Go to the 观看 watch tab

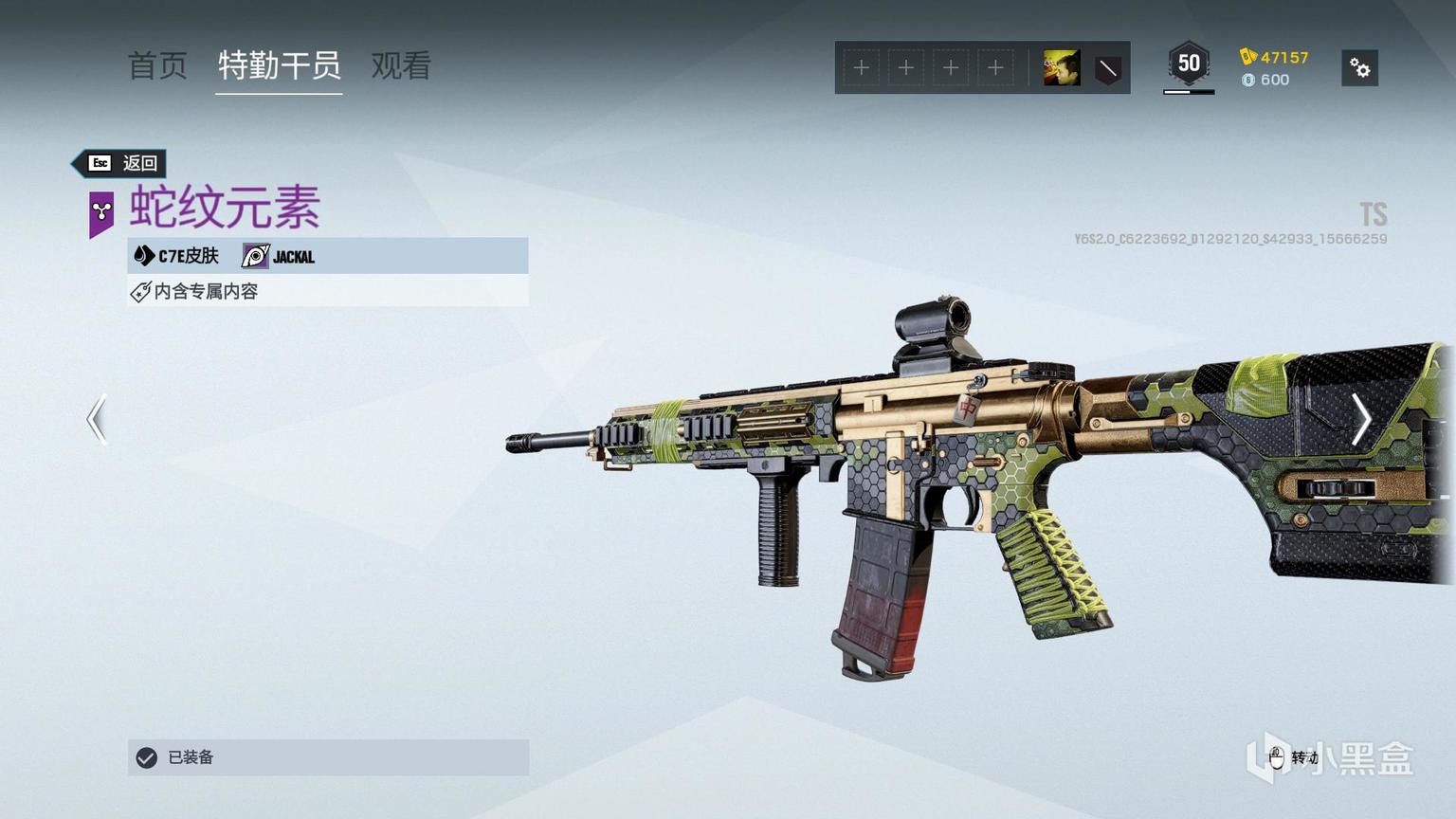tap(401, 66)
